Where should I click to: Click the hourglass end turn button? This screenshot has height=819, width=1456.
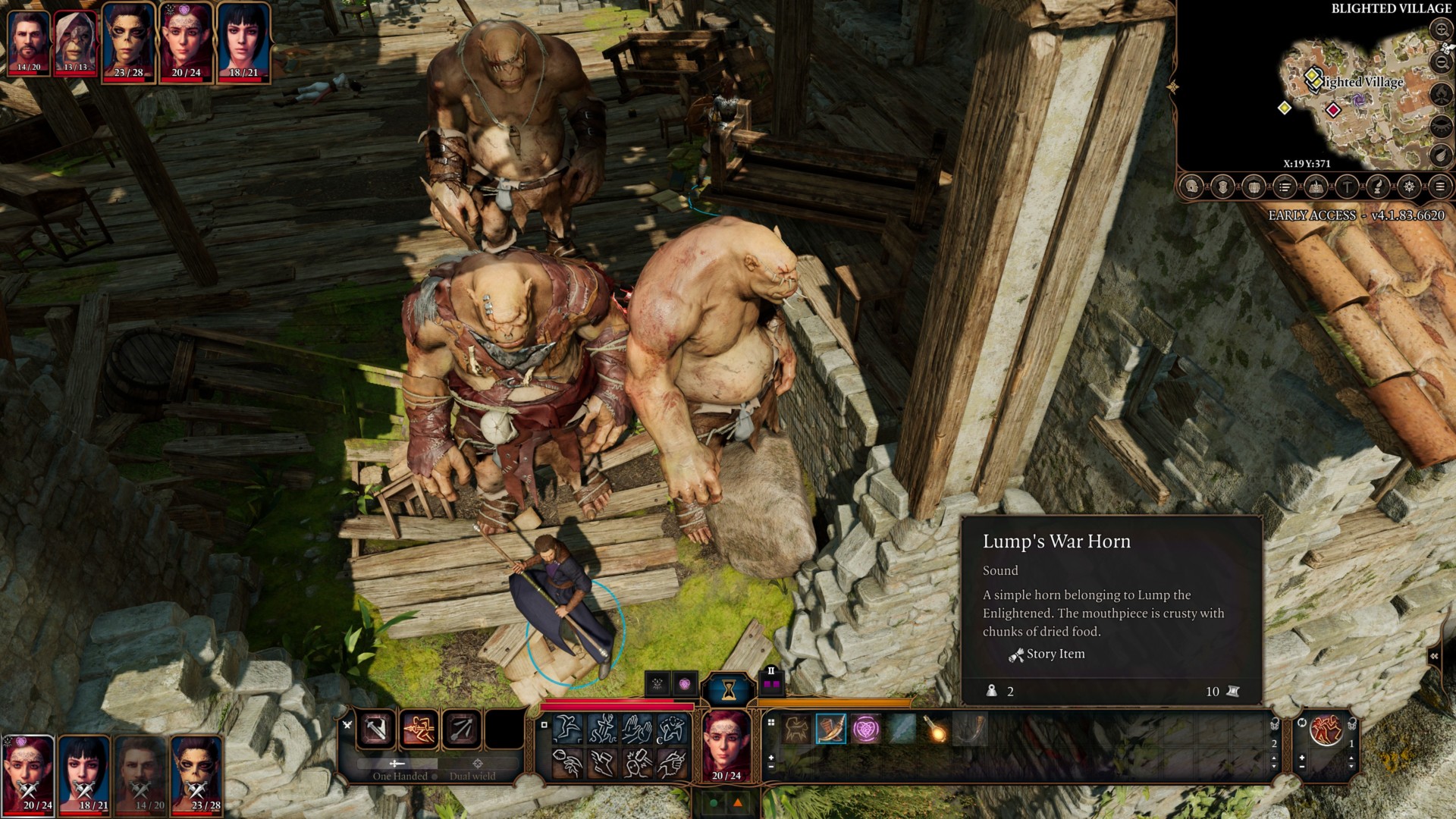(x=729, y=689)
